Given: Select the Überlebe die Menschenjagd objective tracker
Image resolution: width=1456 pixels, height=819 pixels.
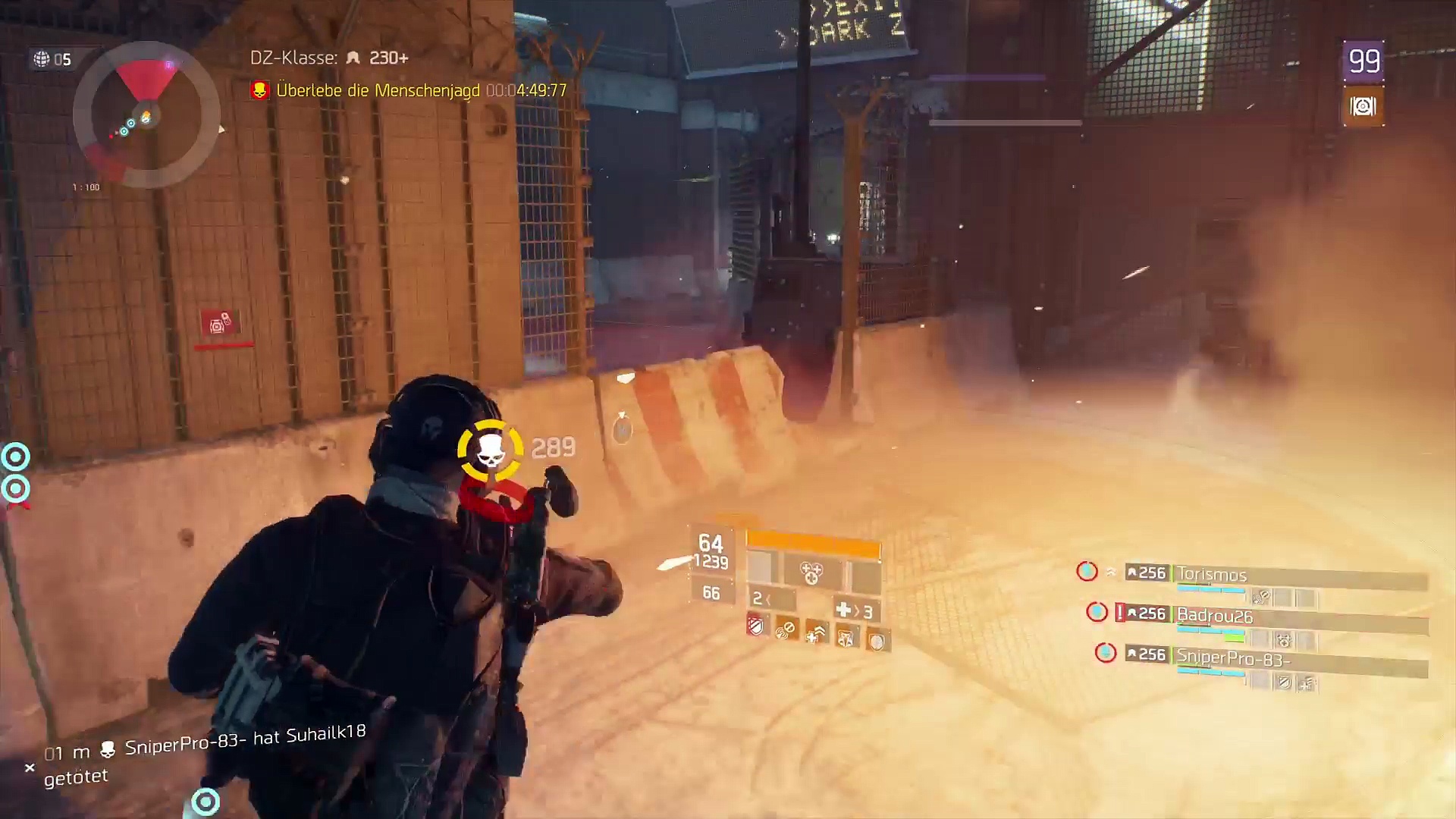Looking at the screenshot, I should [409, 90].
